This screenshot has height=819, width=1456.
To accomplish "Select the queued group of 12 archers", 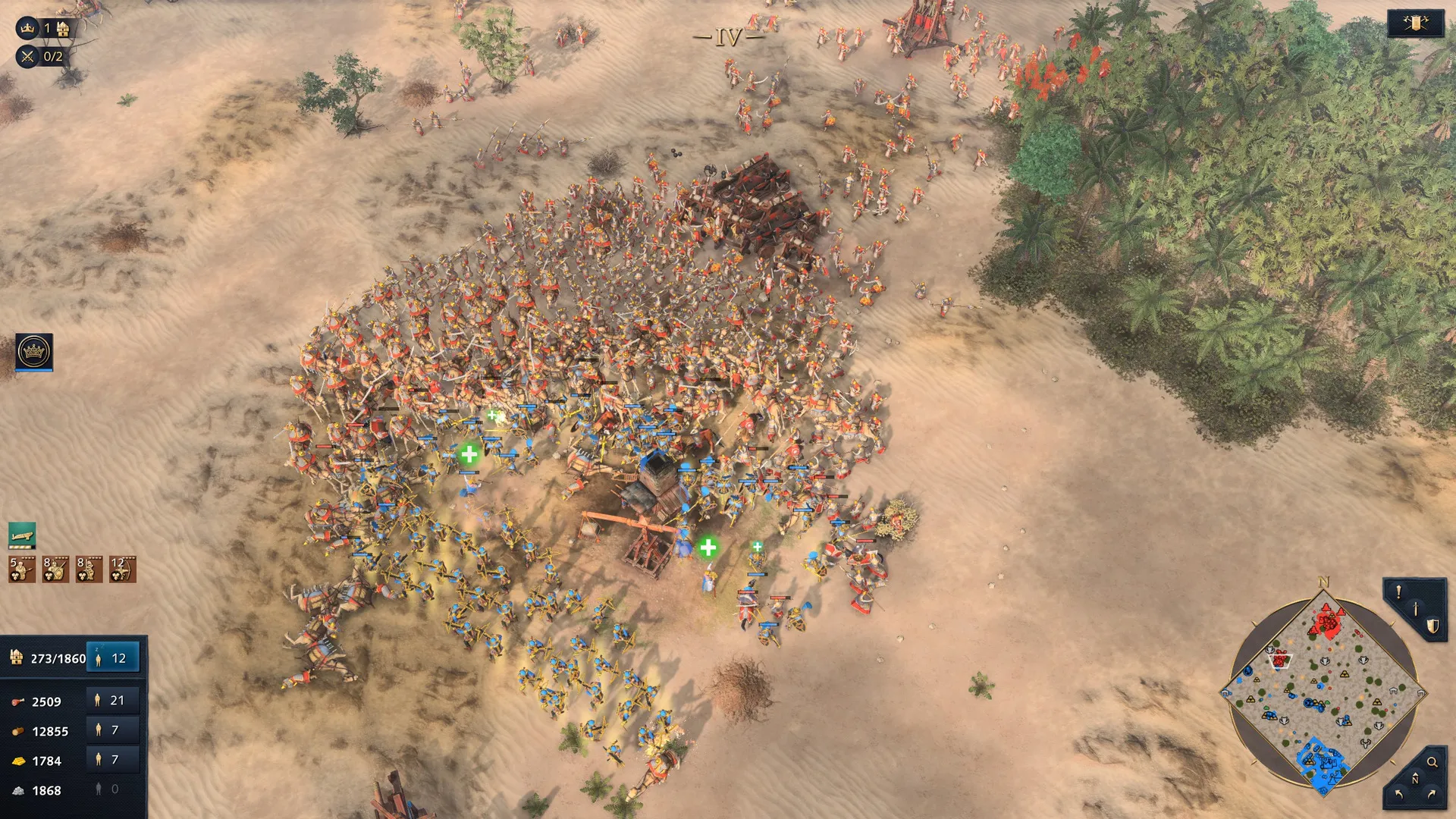I will coord(123,570).
